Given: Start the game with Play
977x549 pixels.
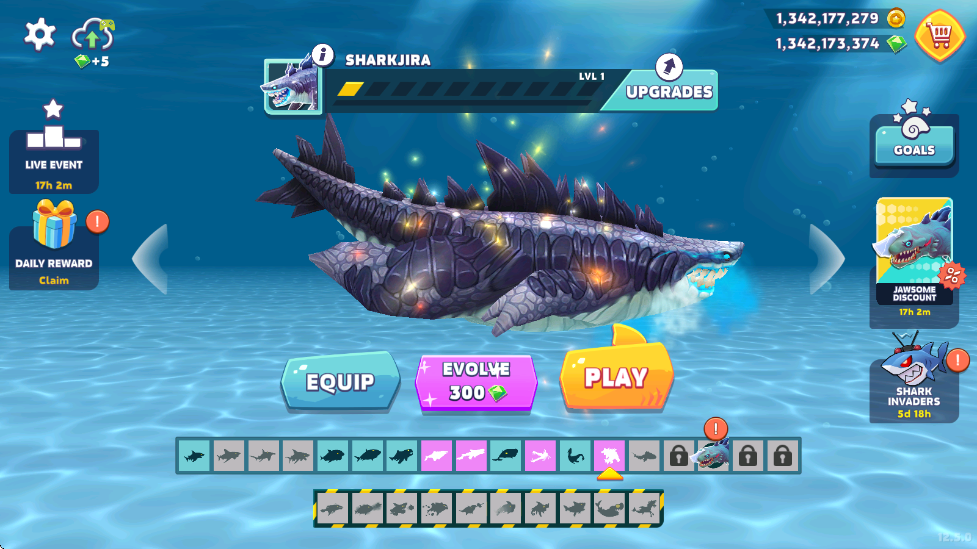Looking at the screenshot, I should pos(616,378).
